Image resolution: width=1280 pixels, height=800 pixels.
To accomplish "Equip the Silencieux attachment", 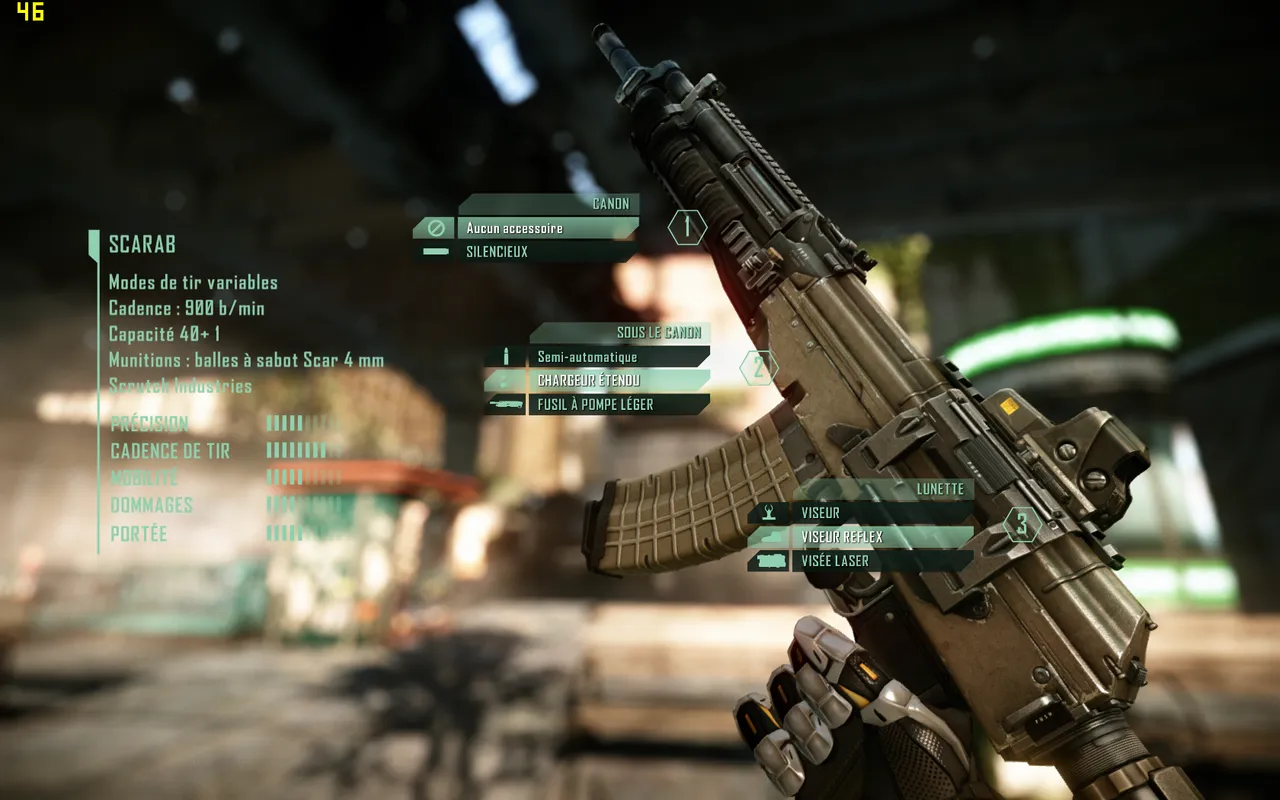I will (x=540, y=252).
